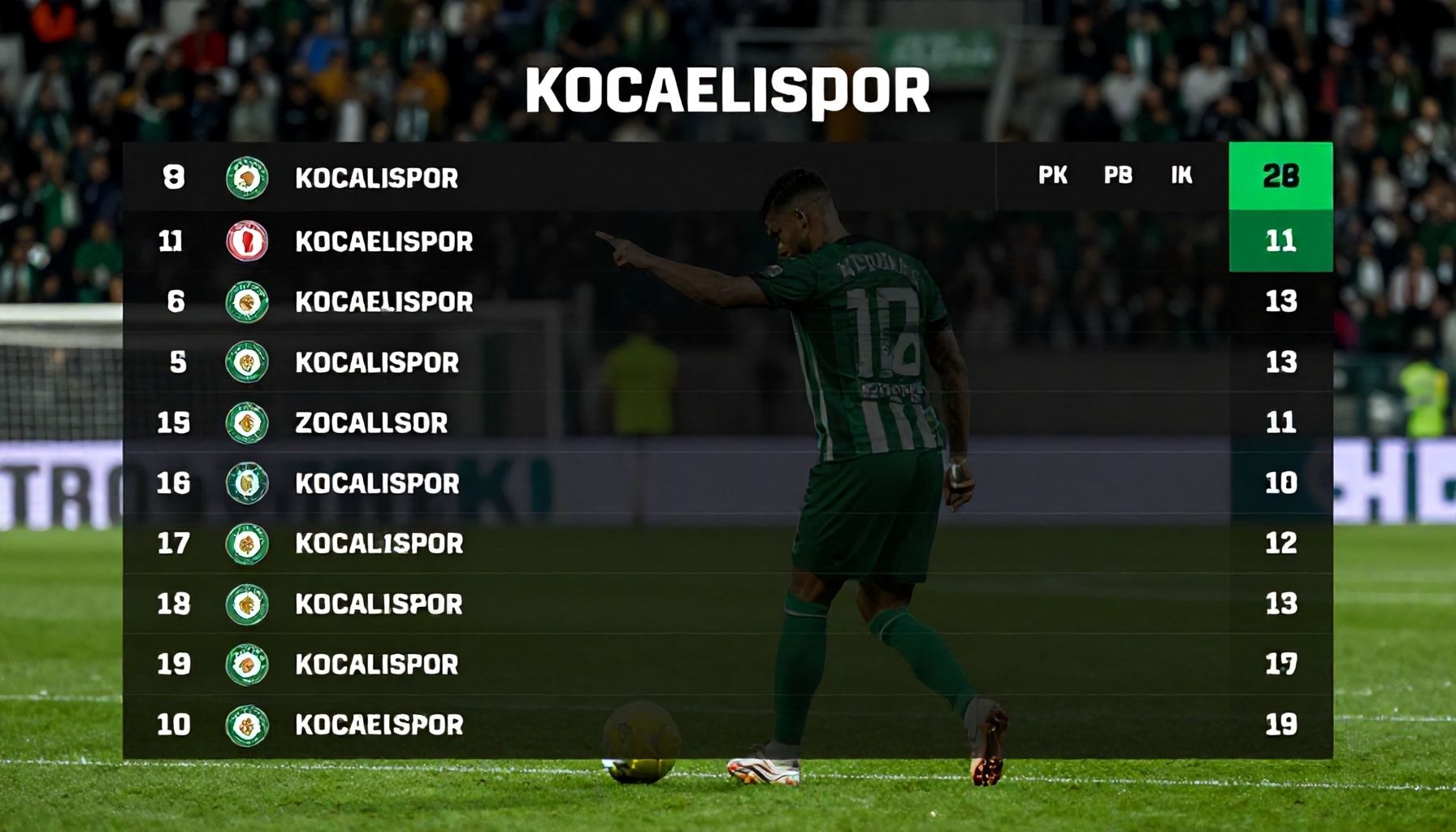Select the table row ranked 8
Screen dimensions: 1456x832
pos(376,178)
